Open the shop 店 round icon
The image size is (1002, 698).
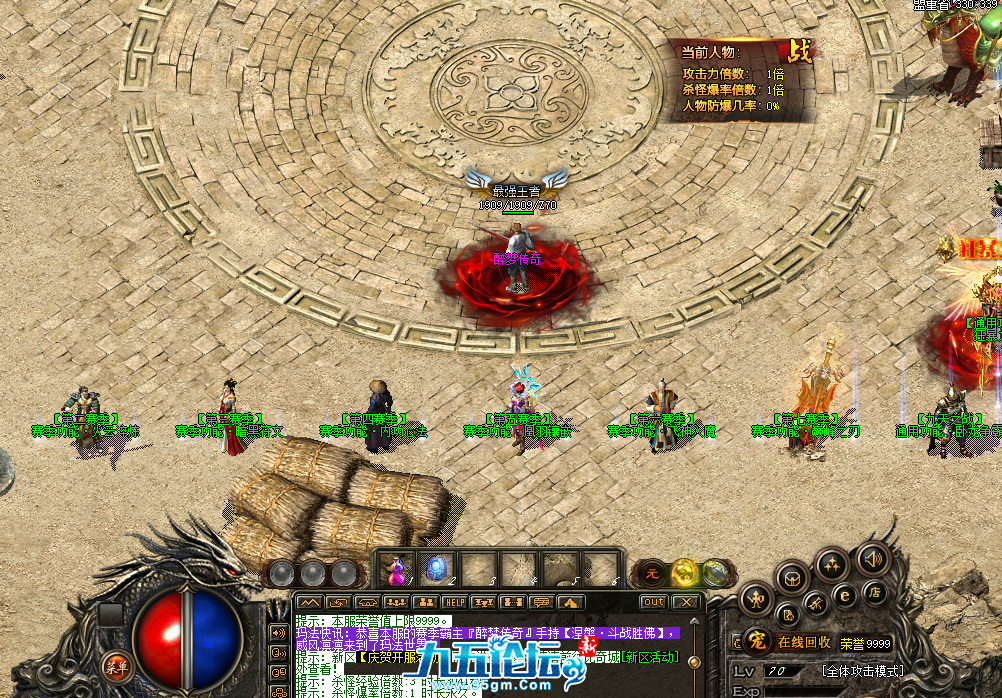pos(873,592)
